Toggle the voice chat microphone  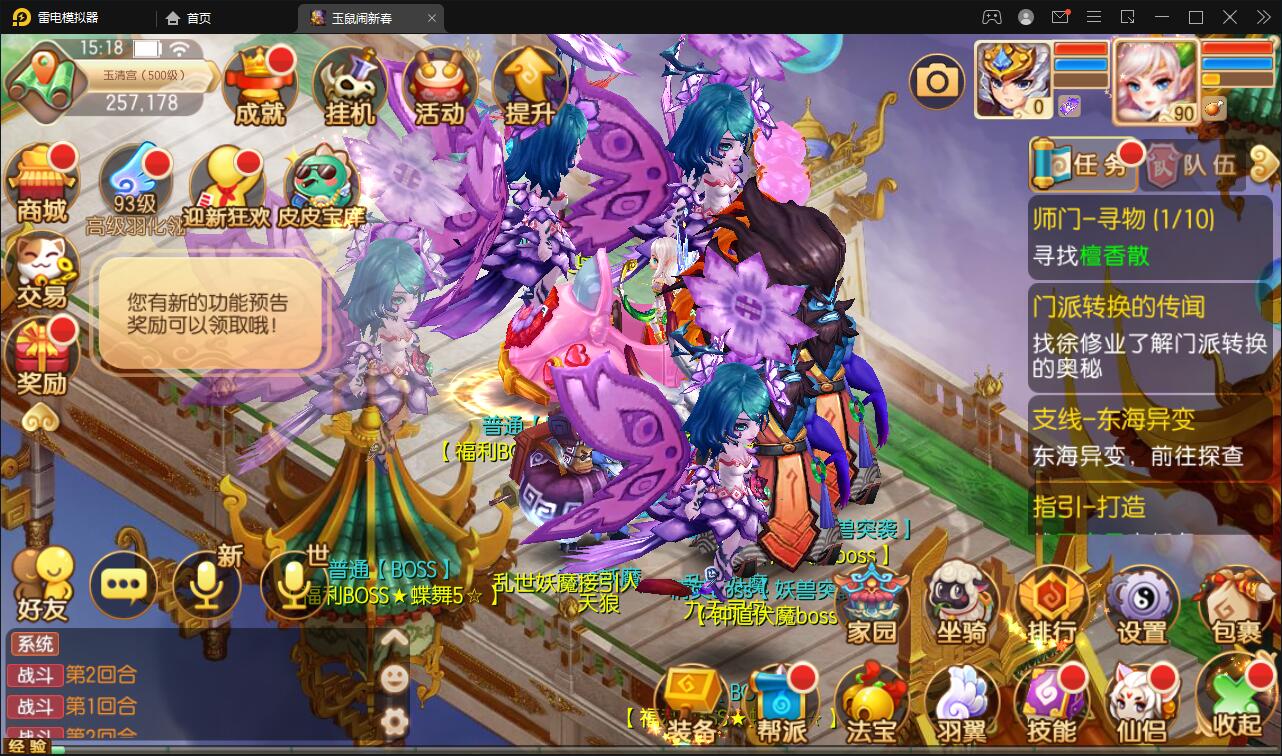pyautogui.click(x=205, y=585)
